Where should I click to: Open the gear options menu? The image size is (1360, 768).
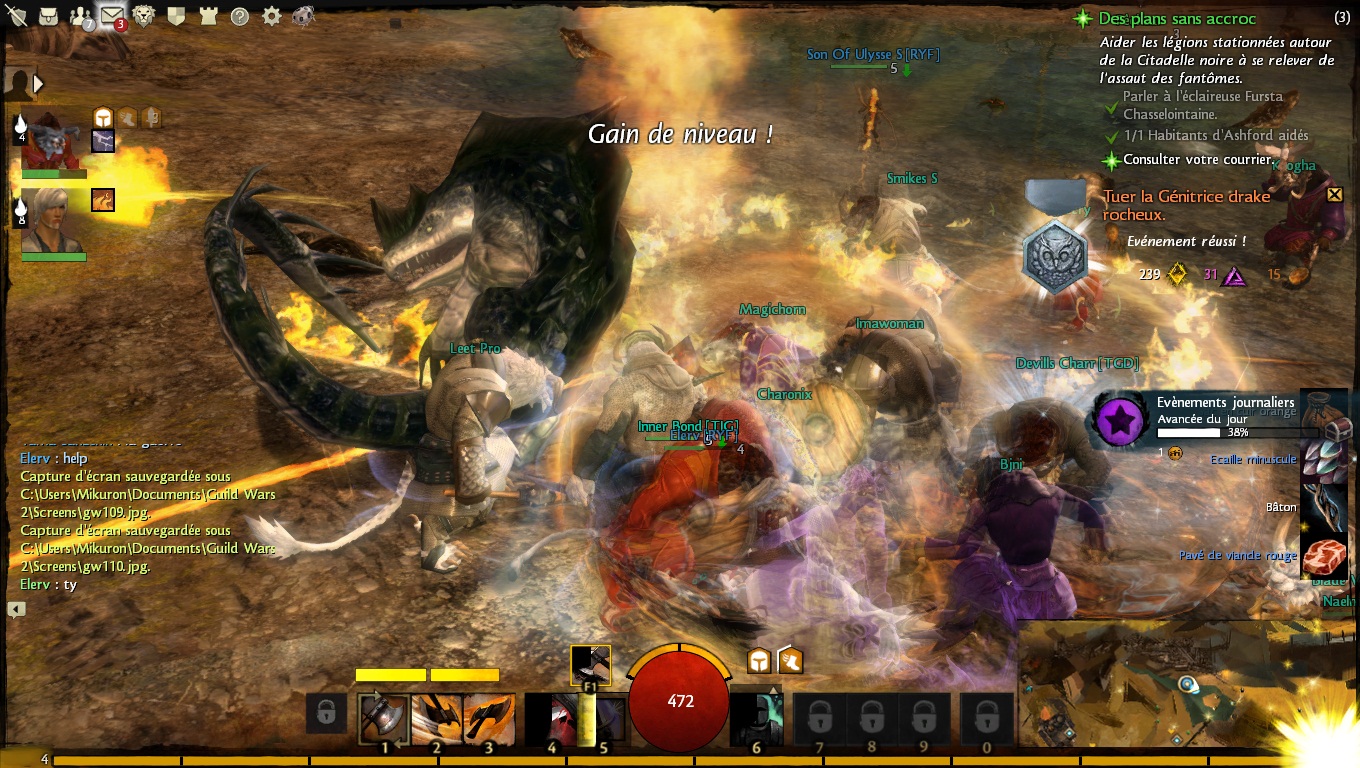click(x=271, y=16)
